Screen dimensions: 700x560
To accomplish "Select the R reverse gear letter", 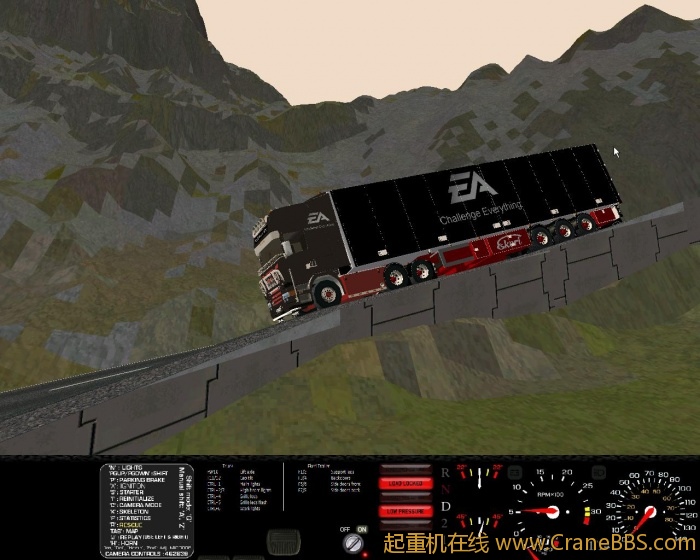I will [444, 470].
